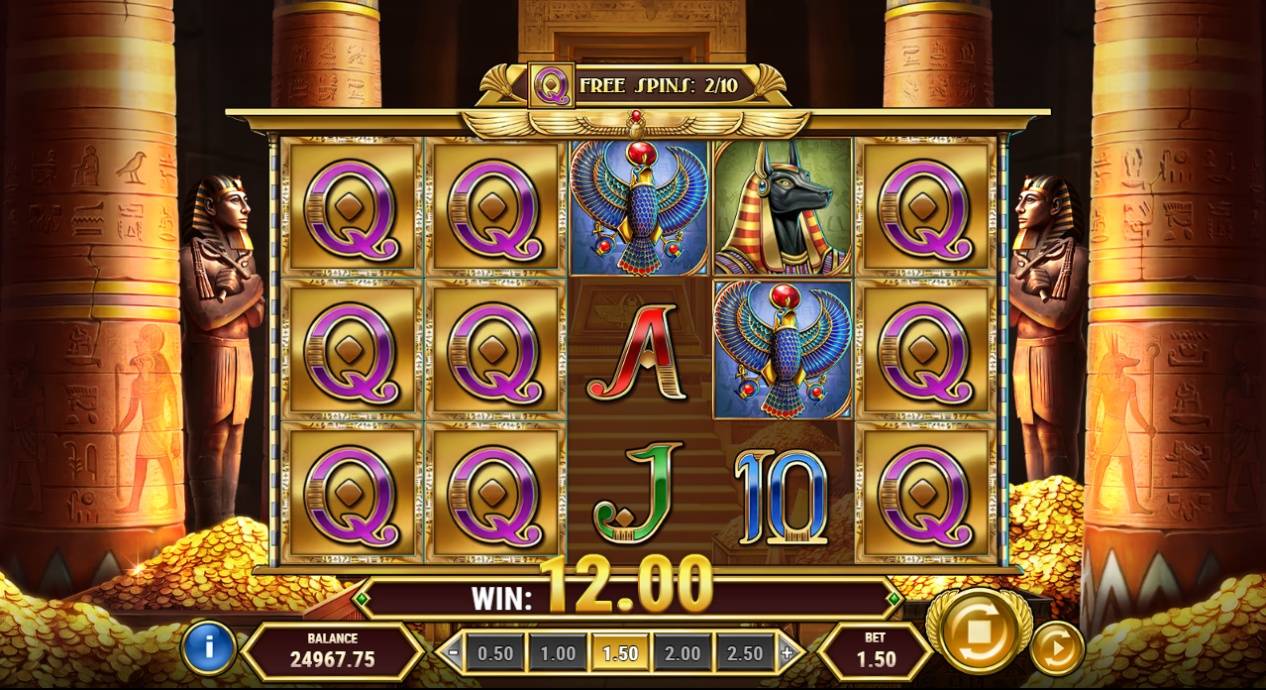Decrease the bet with the minus button
Image resolution: width=1266 pixels, height=690 pixels.
click(x=454, y=654)
